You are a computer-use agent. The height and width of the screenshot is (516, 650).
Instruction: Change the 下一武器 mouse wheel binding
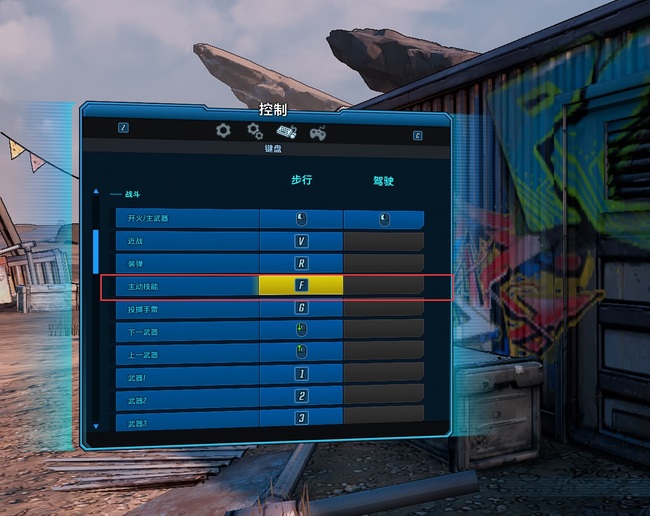coord(301,329)
